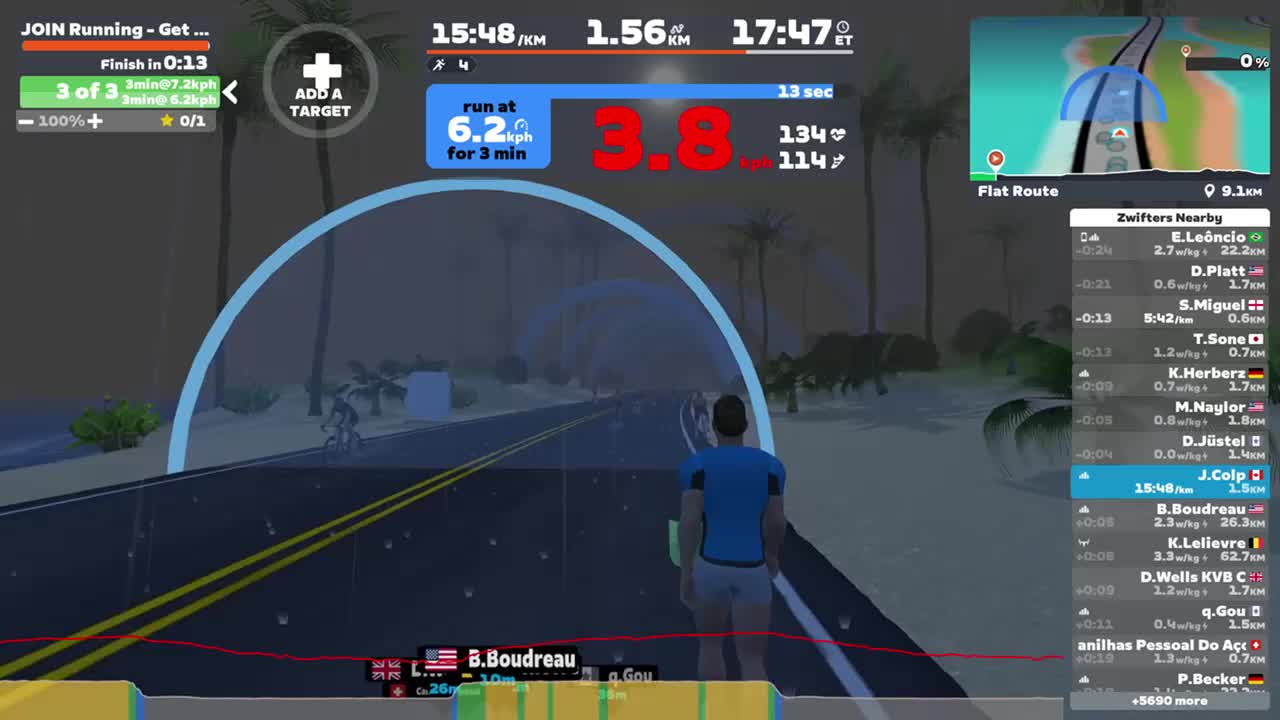Select the Flat Route label

click(1017, 191)
